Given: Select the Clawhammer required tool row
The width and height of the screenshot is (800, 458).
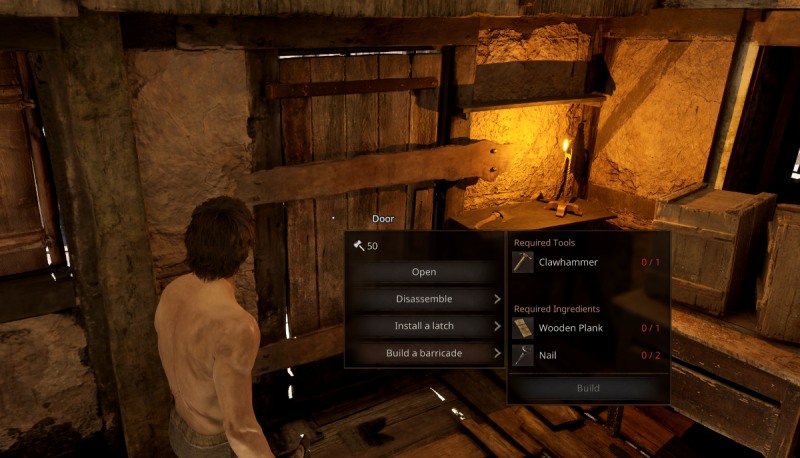Looking at the screenshot, I should pyautogui.click(x=588, y=262).
